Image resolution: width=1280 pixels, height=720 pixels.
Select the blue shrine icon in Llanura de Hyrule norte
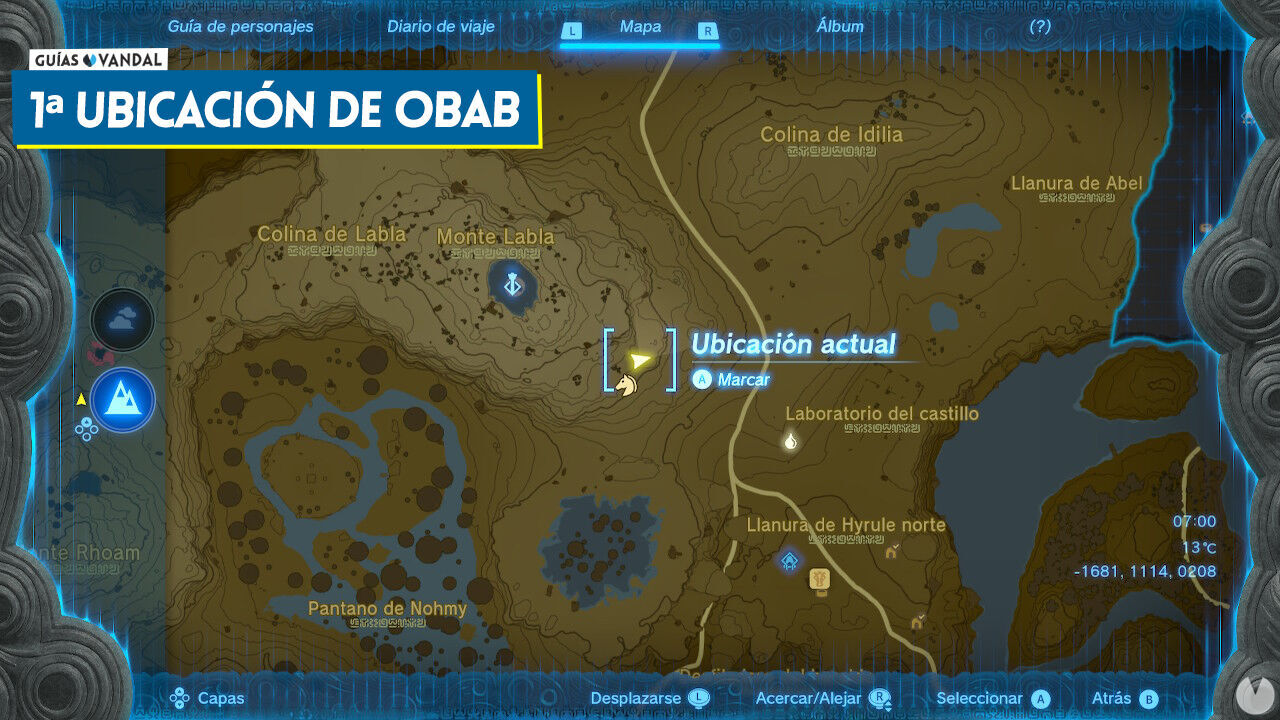click(788, 561)
